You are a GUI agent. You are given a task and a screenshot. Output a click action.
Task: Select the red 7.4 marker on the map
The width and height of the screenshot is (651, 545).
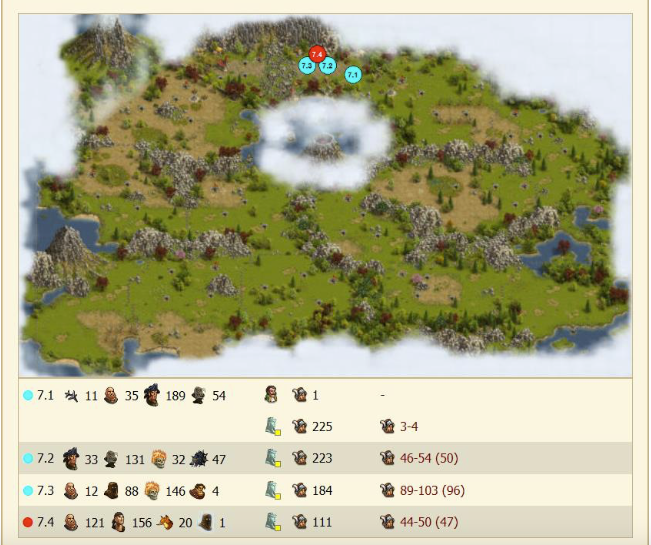pyautogui.click(x=318, y=53)
